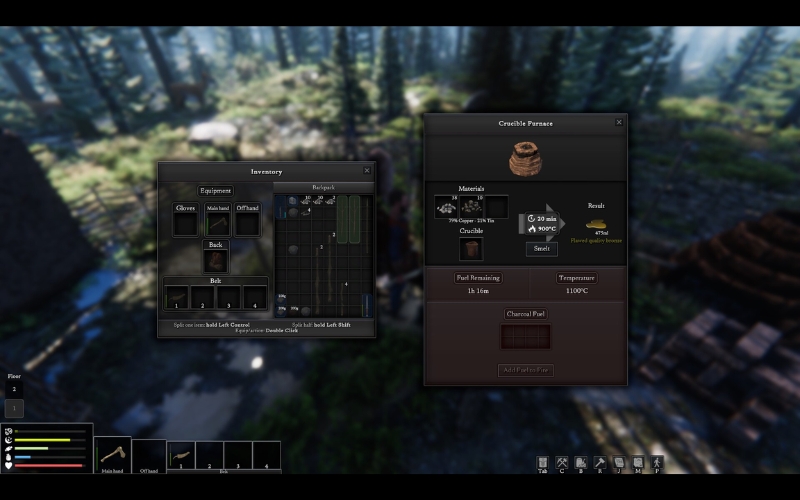Viewport: 800px width, 500px height.
Task: Select the item in belt slot 1
Action: click(177, 296)
